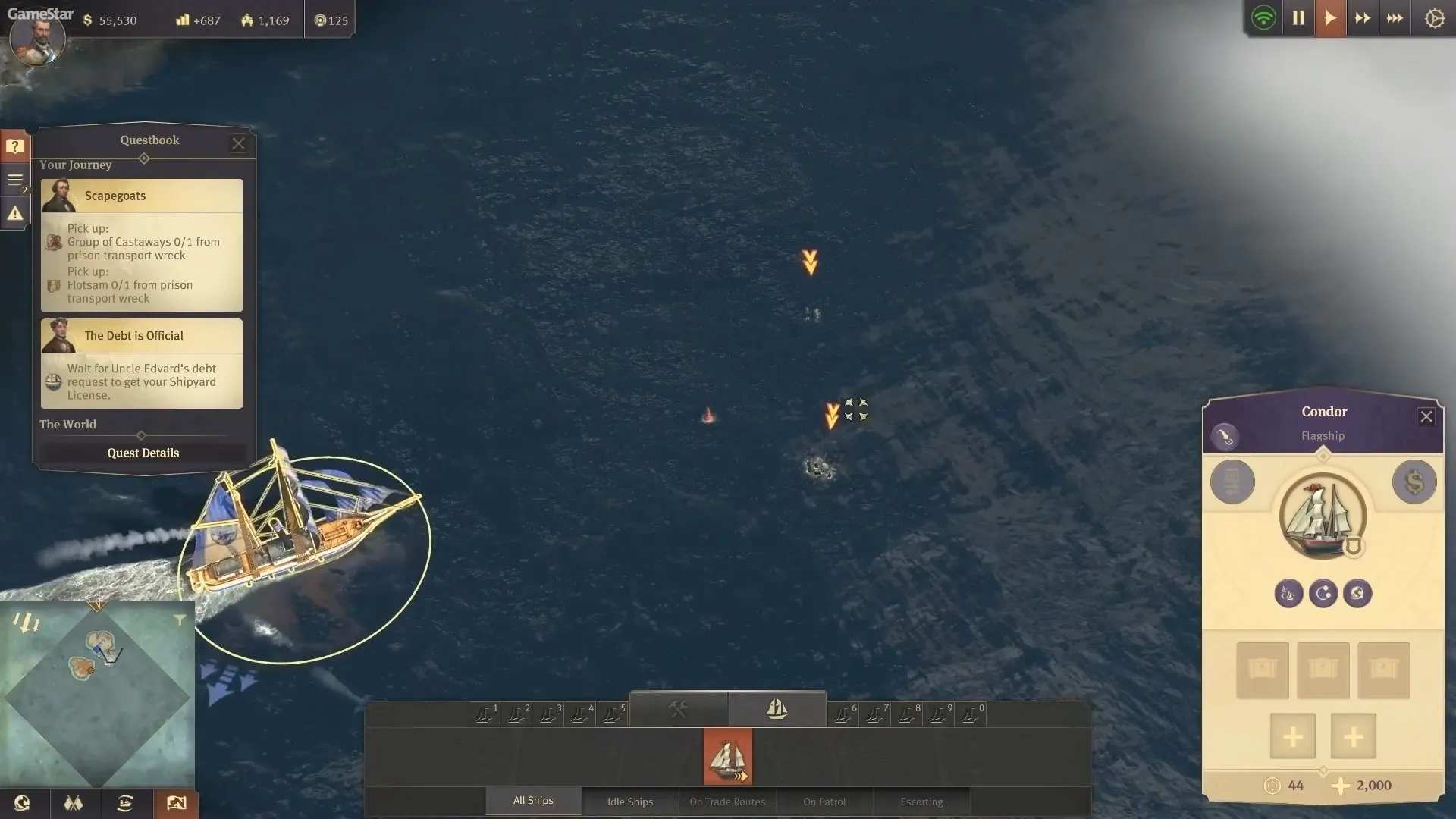Viewport: 1456px width, 819px height.
Task: Select the Condor ship card in ship bar
Action: tap(728, 756)
